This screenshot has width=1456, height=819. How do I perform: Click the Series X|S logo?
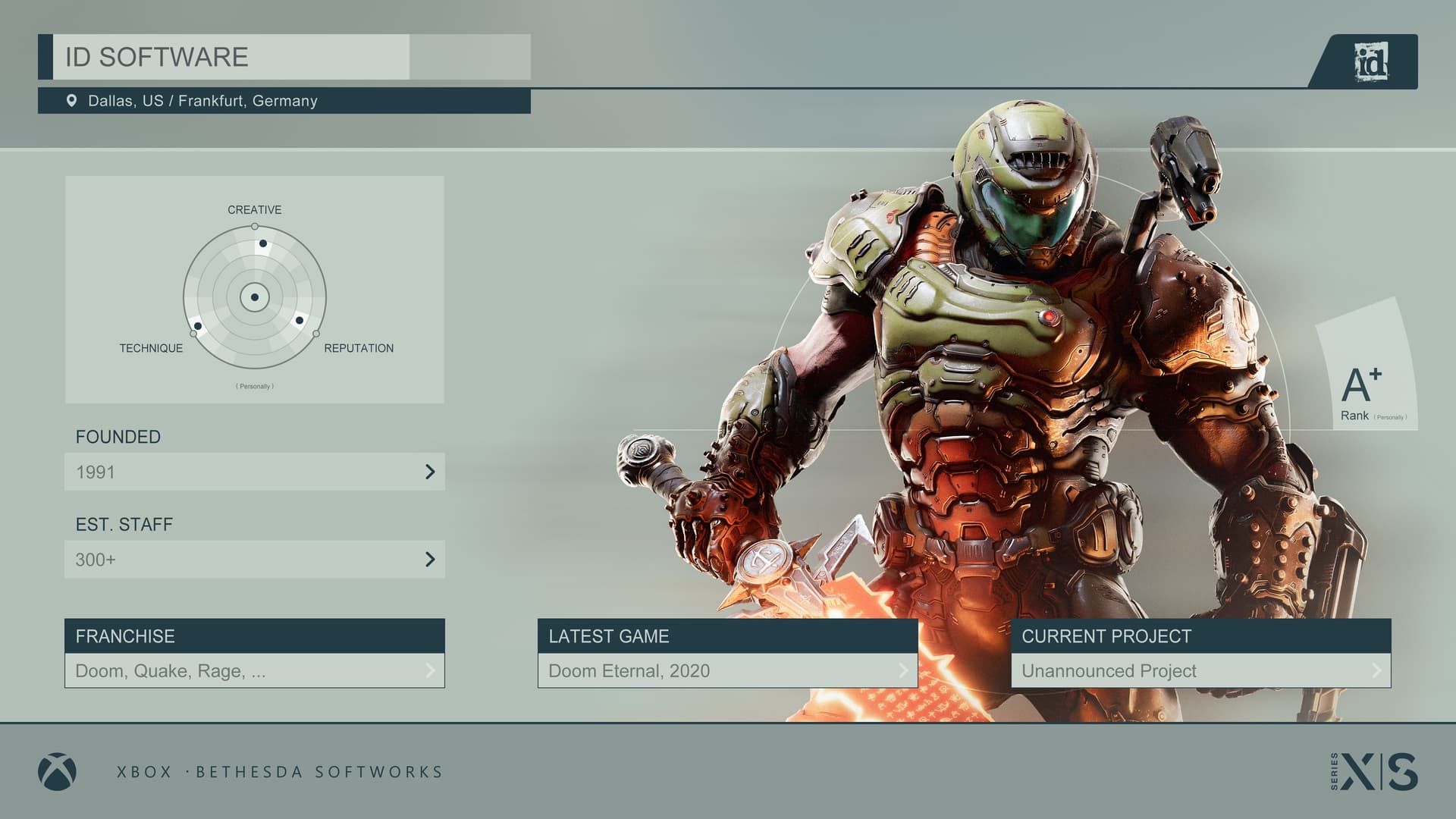click(x=1374, y=771)
